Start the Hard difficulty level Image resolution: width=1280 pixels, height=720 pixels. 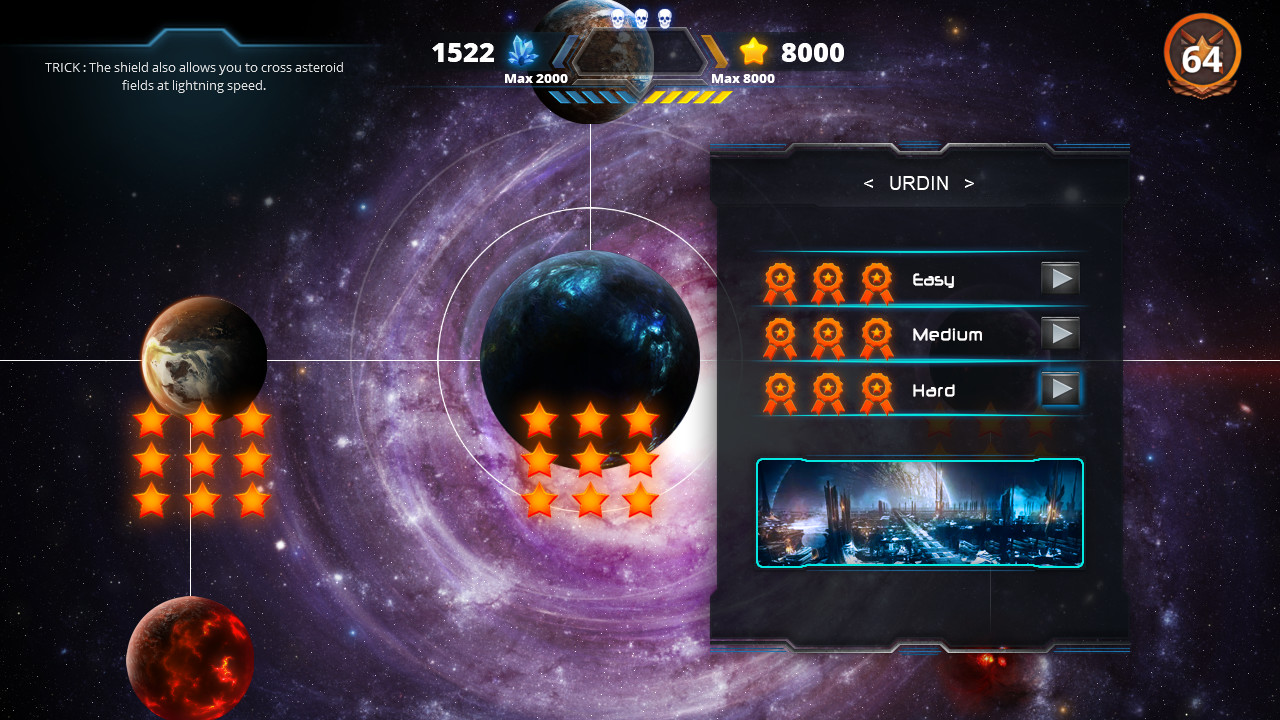tap(1061, 389)
